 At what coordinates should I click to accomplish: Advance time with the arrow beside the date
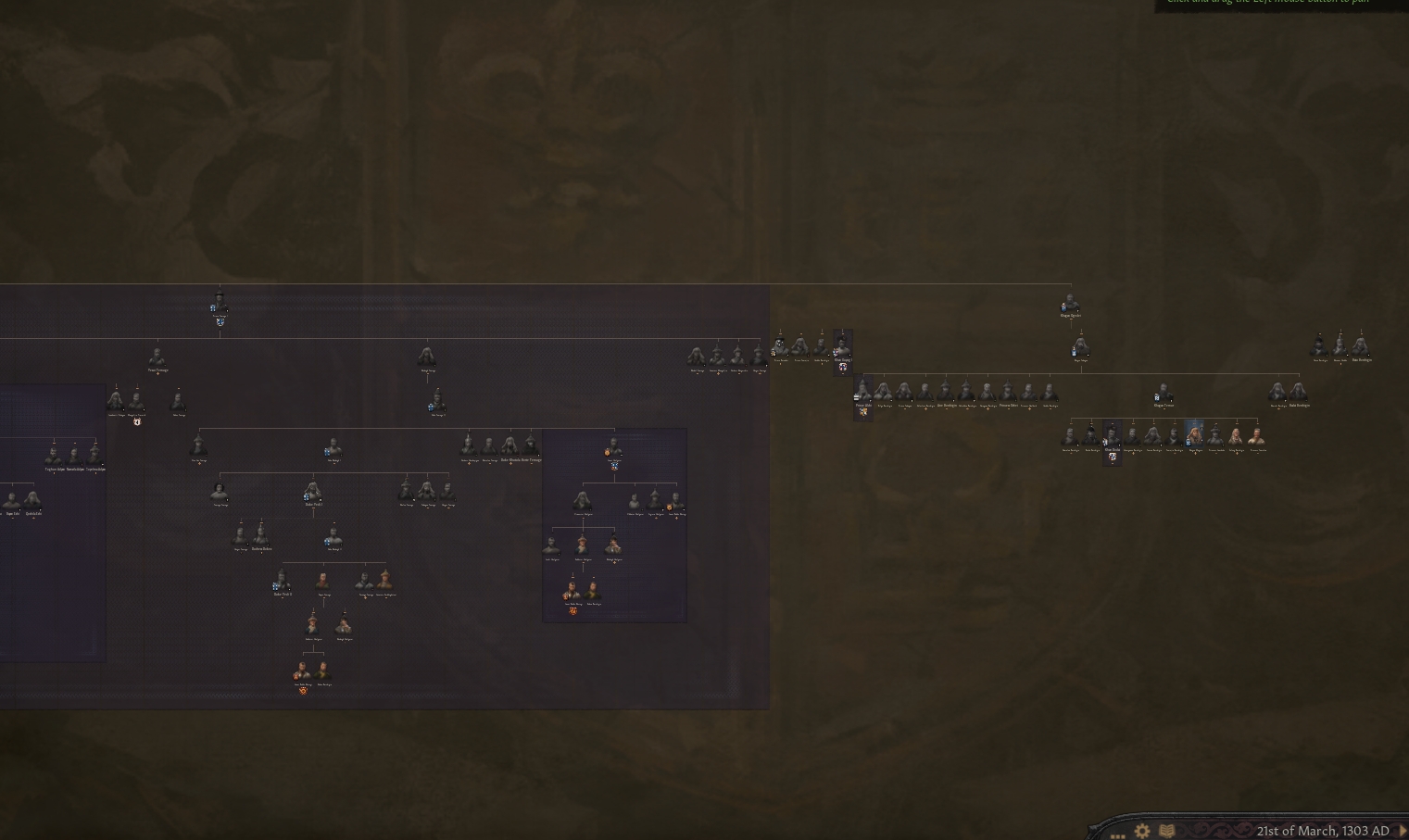(x=1403, y=830)
